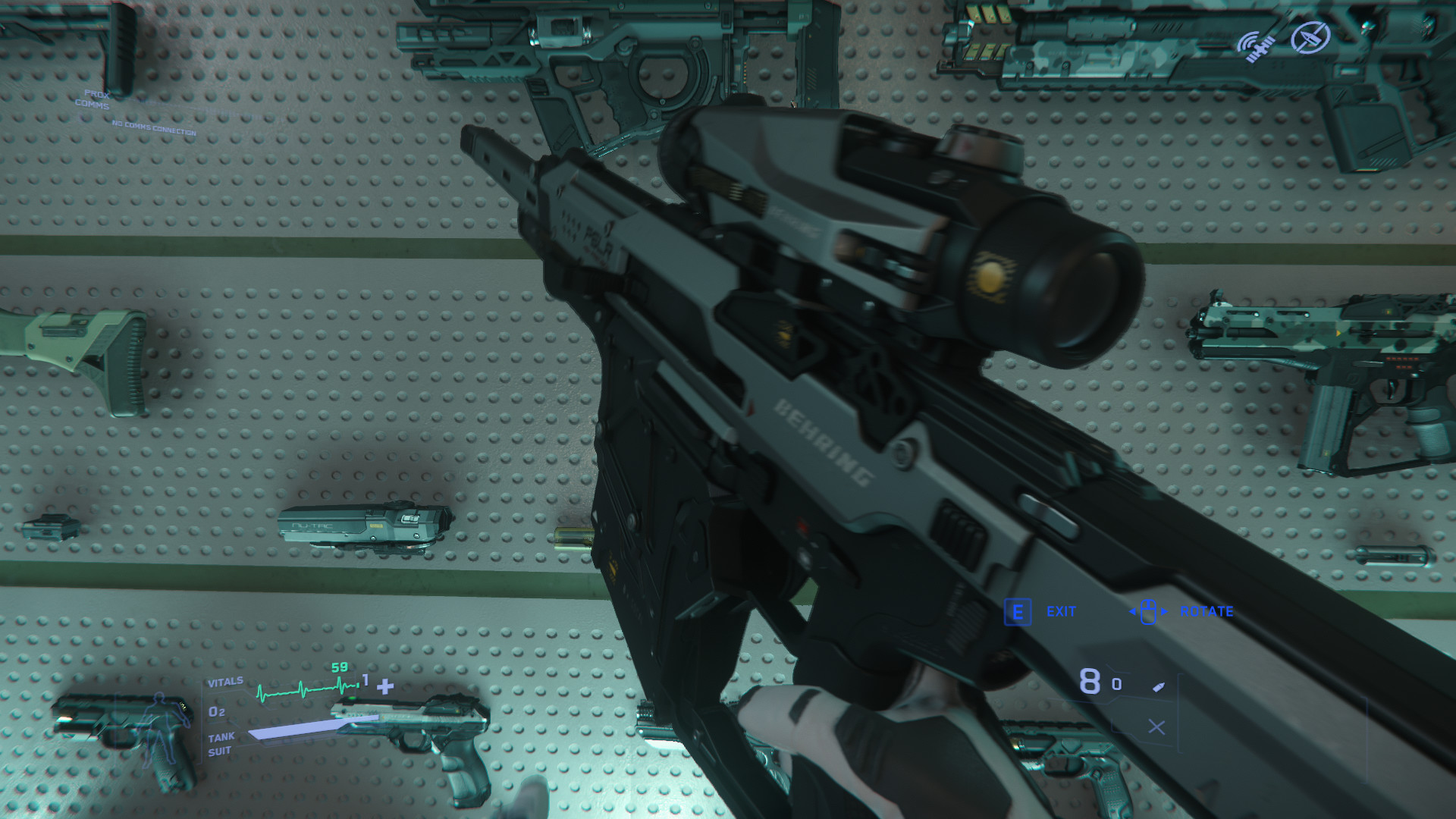Select the medical plus icon beside vitals
The width and height of the screenshot is (1456, 819).
[385, 687]
